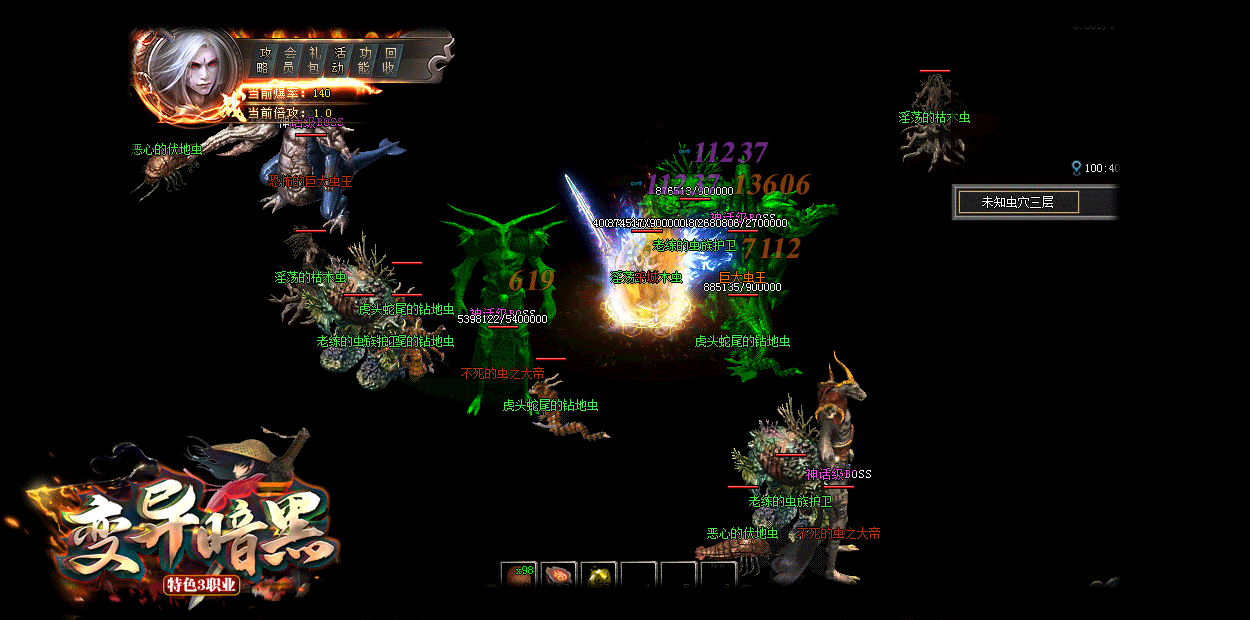Use the brown item slot with x98
The height and width of the screenshot is (620, 1250).
518,575
